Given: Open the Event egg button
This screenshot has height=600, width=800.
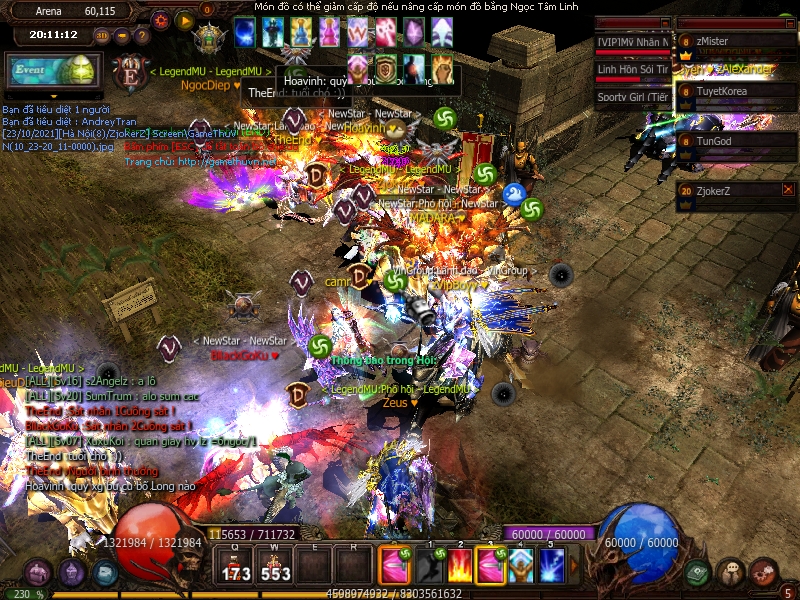Looking at the screenshot, I should pyautogui.click(x=51, y=72).
